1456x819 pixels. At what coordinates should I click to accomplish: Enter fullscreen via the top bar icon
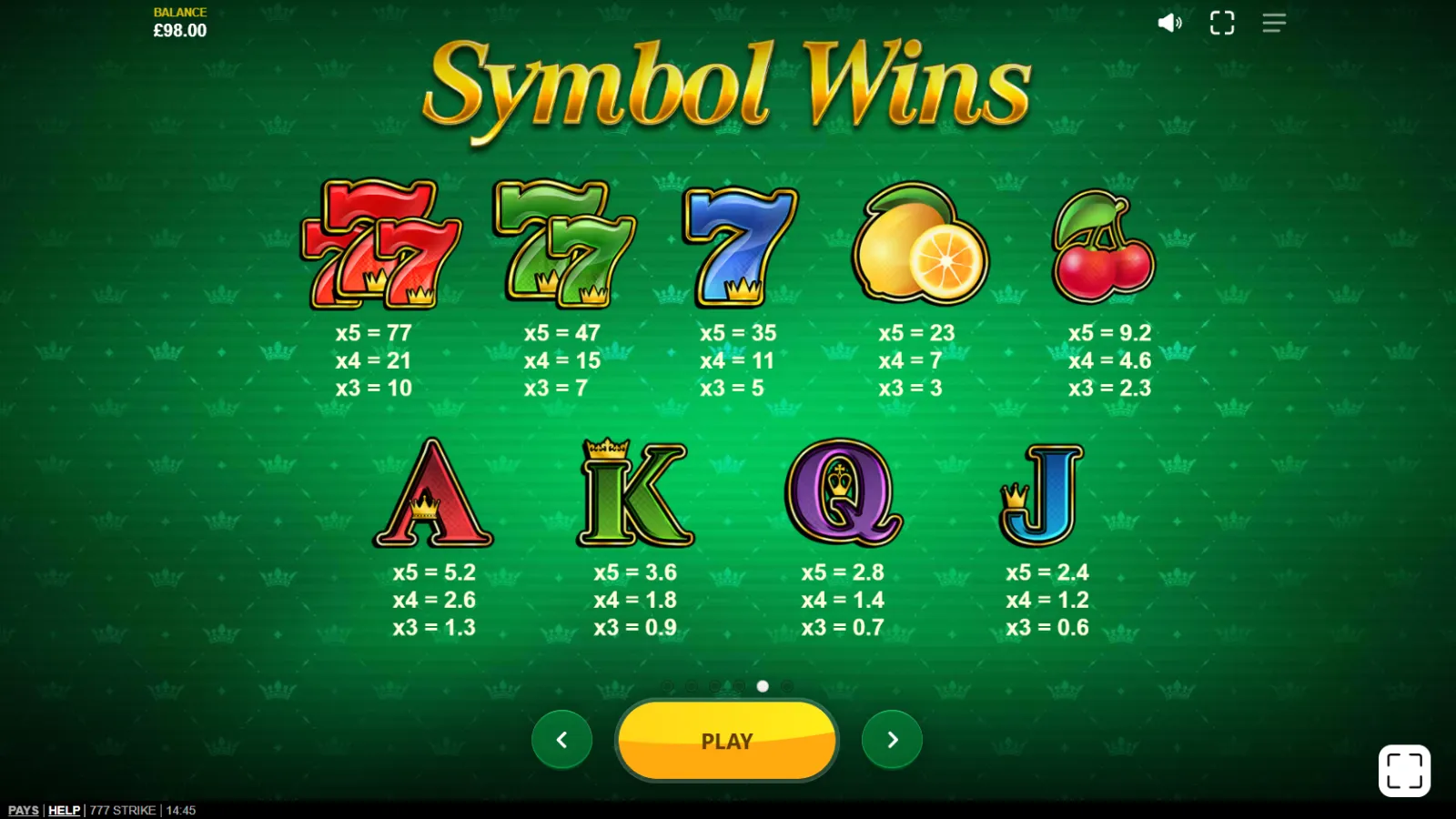(1222, 23)
